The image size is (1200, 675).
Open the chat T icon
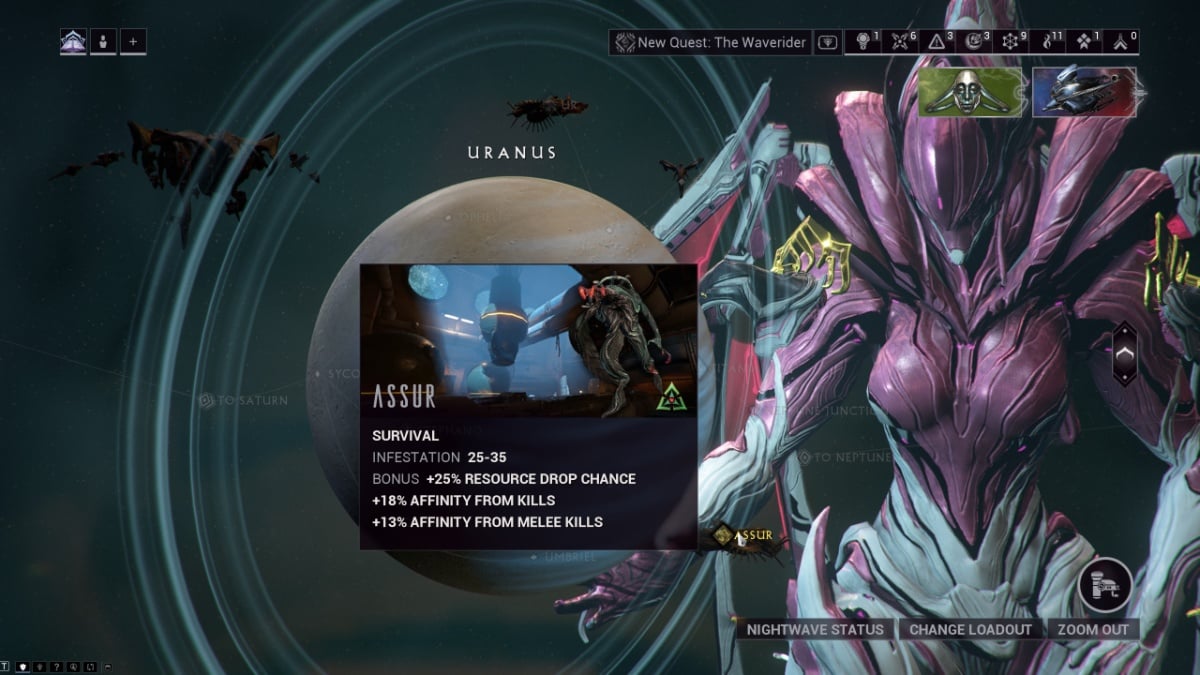[6, 666]
